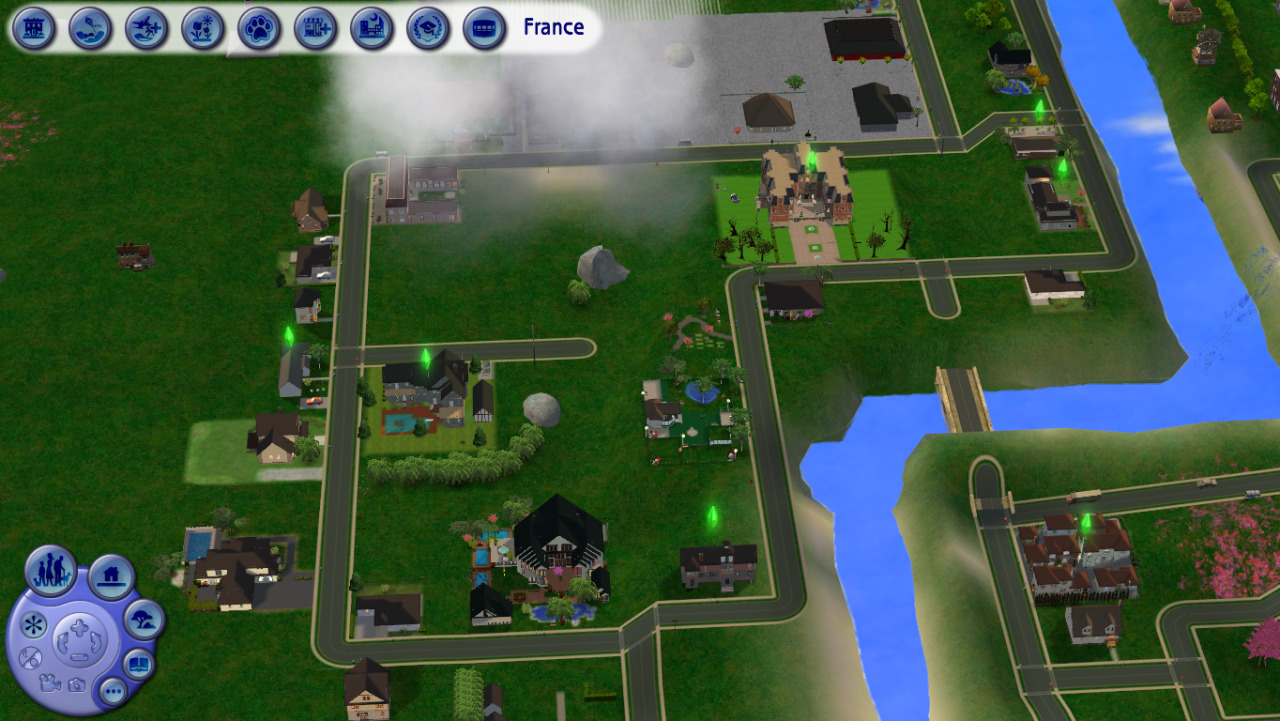Select the tree decorations button
The height and width of the screenshot is (721, 1280).
click(x=144, y=620)
